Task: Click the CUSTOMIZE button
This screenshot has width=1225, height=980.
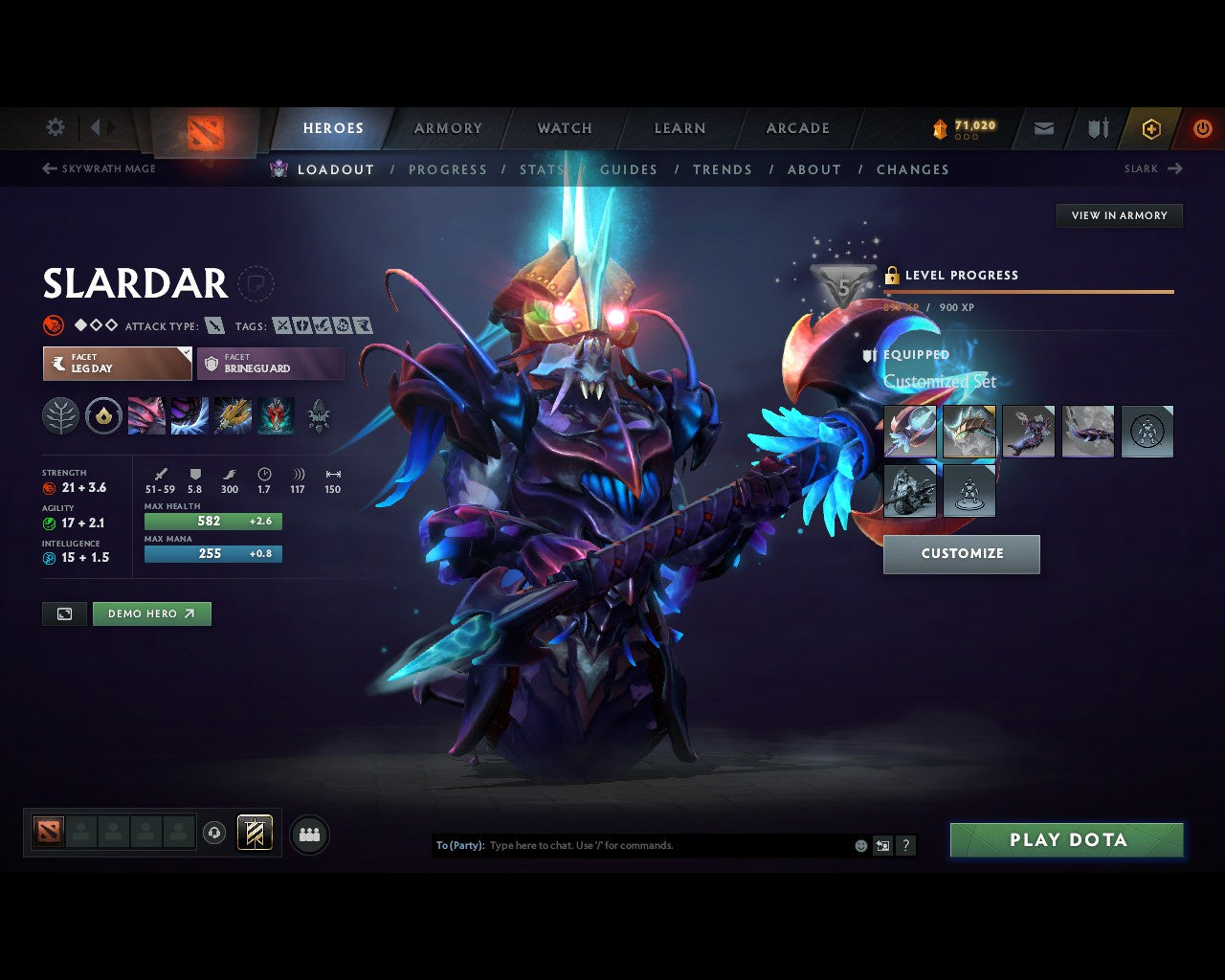Action: [x=961, y=553]
